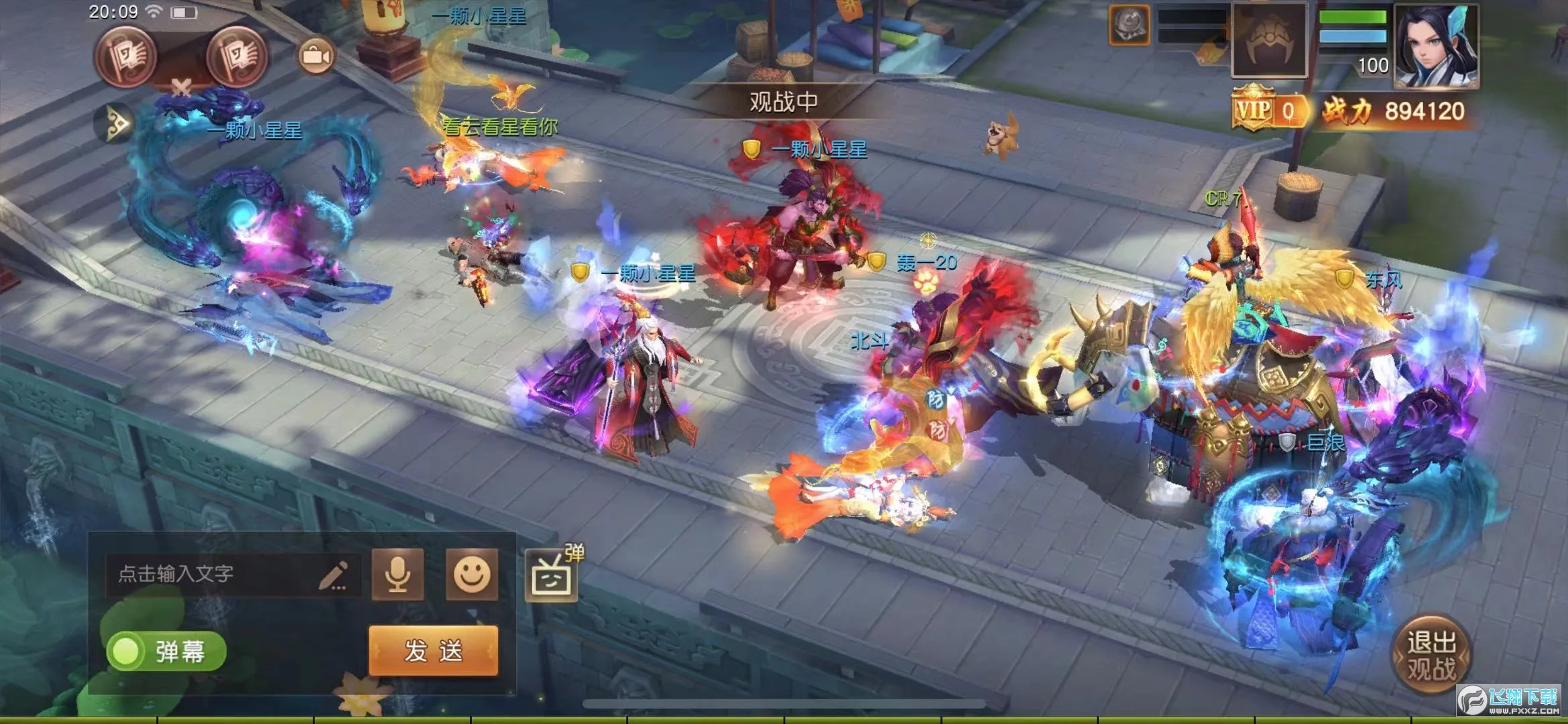
Task: Open the TV-shaped danmaku icon
Action: [x=551, y=576]
